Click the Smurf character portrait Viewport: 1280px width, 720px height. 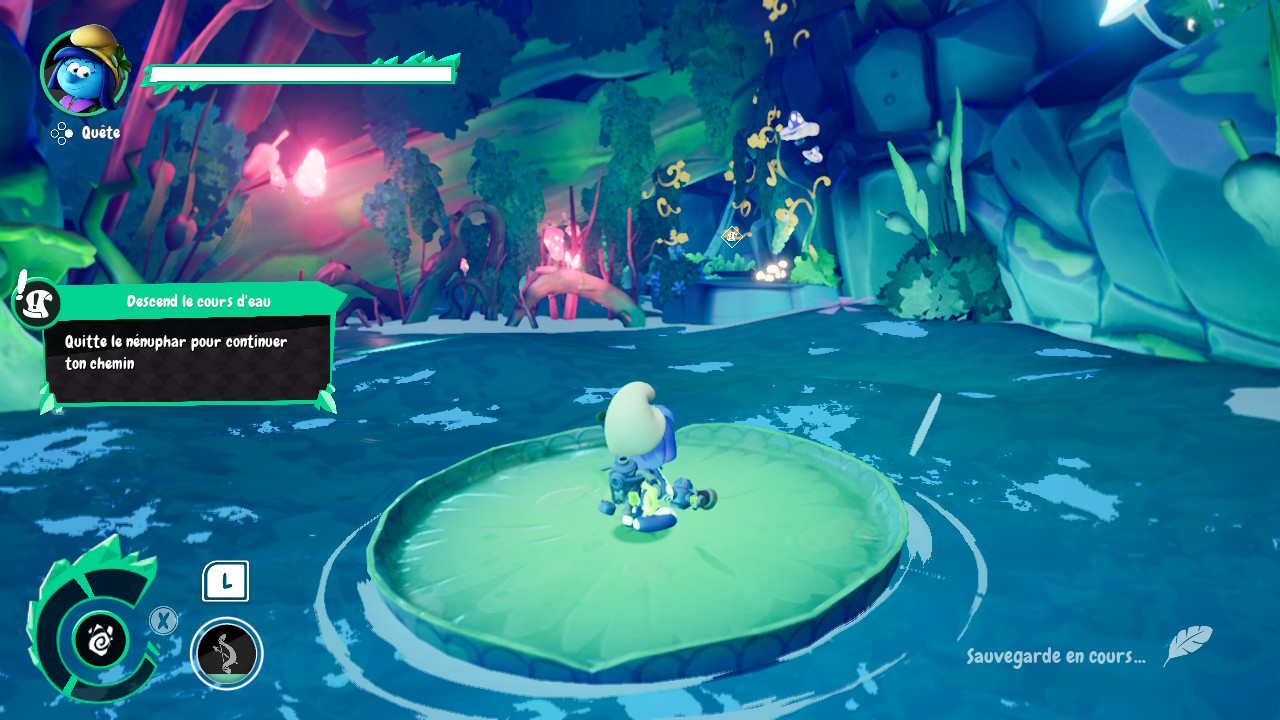pyautogui.click(x=84, y=71)
